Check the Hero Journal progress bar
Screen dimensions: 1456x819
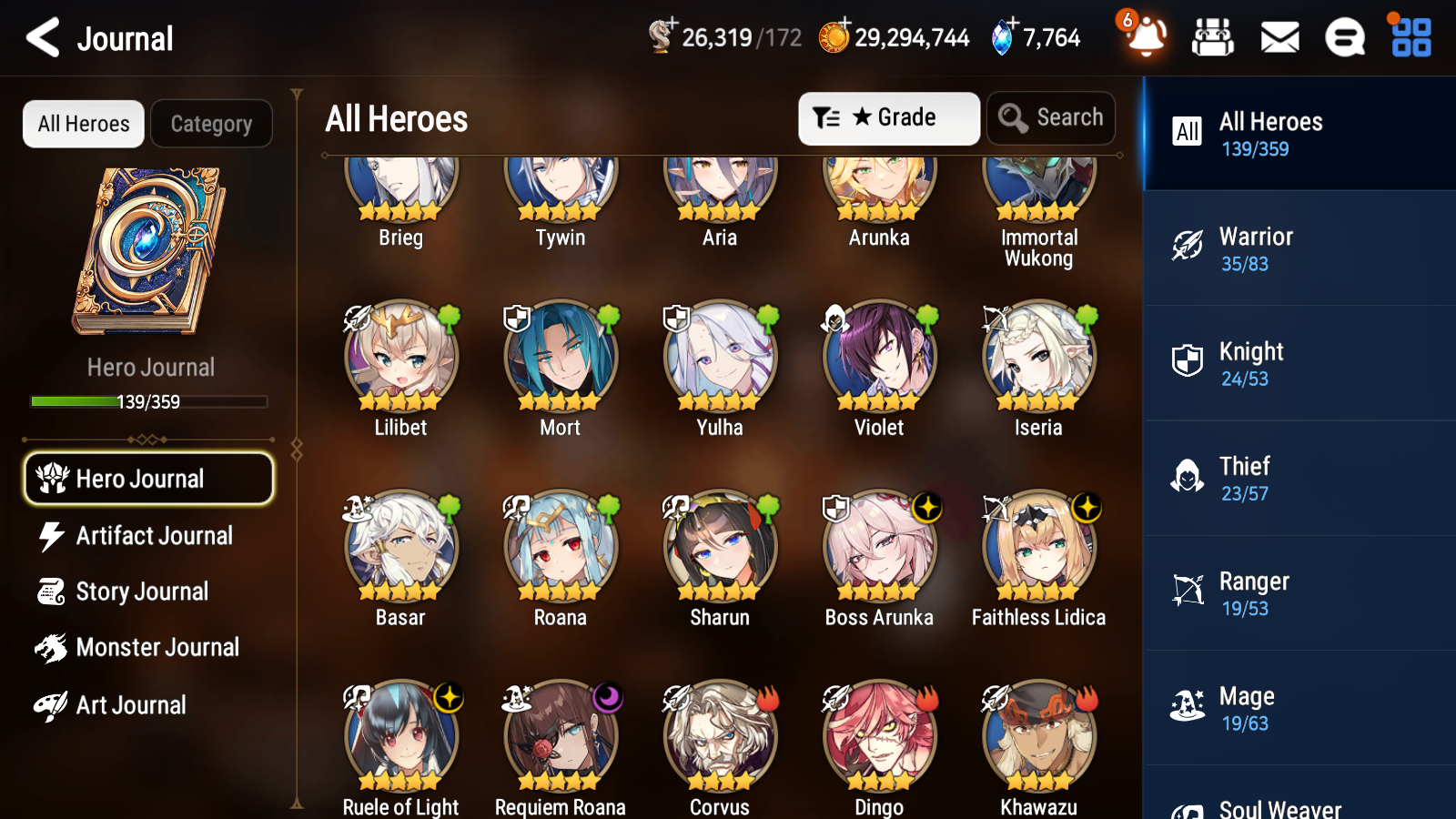[x=148, y=401]
